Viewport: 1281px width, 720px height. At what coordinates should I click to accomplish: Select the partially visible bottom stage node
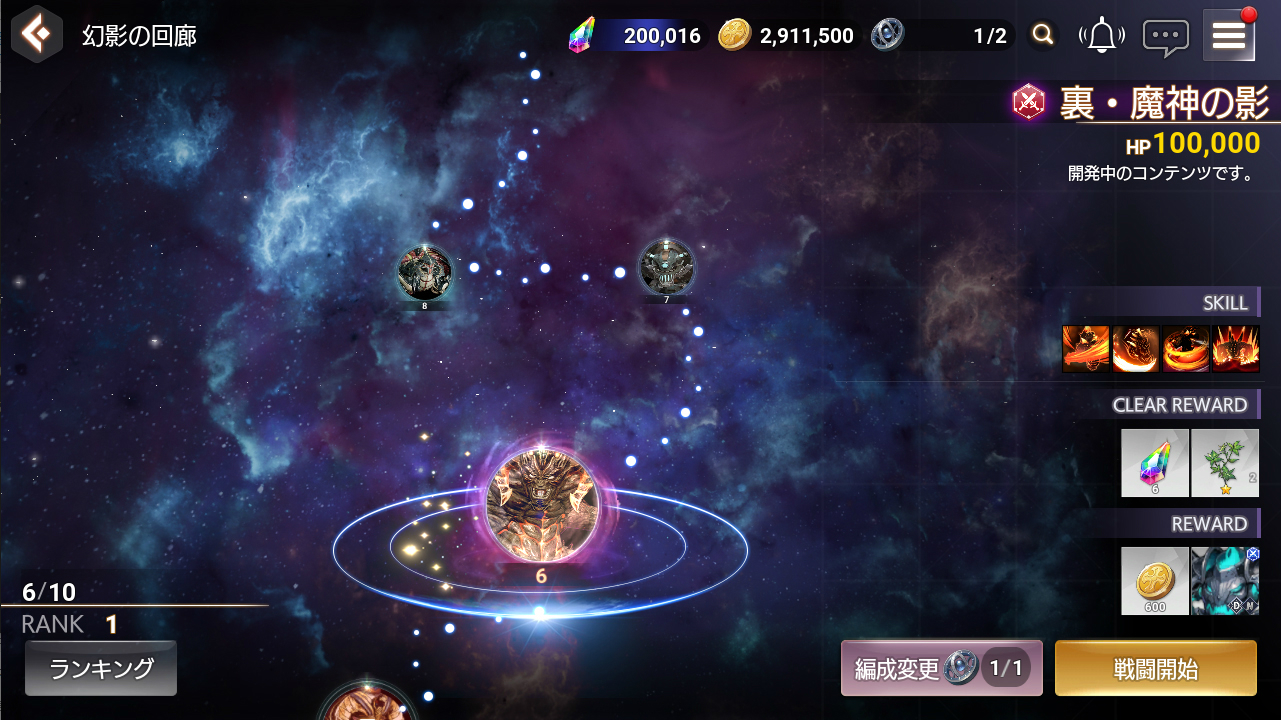(x=369, y=706)
